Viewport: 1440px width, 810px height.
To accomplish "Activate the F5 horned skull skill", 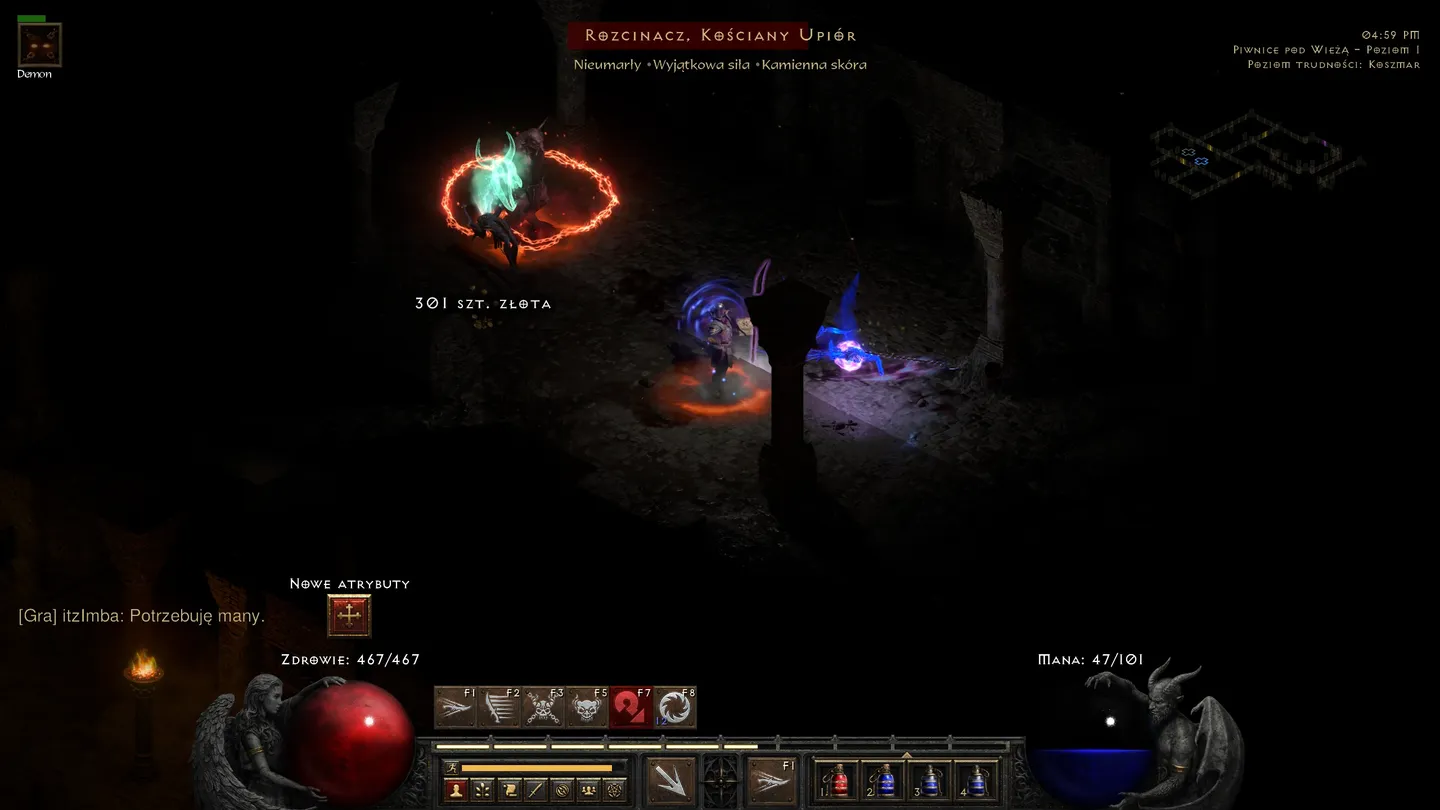I will point(587,708).
